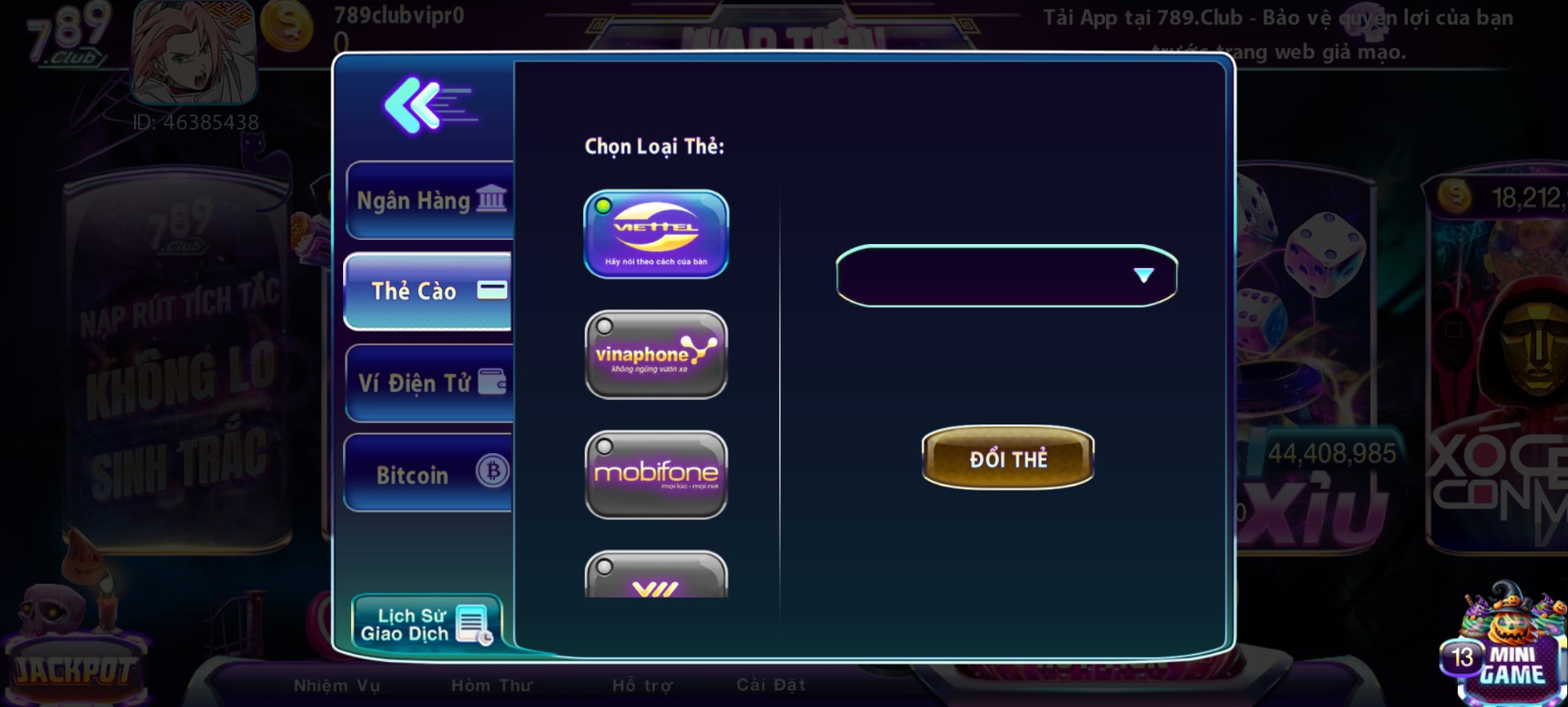Open the Cài Đặt menu

768,685
